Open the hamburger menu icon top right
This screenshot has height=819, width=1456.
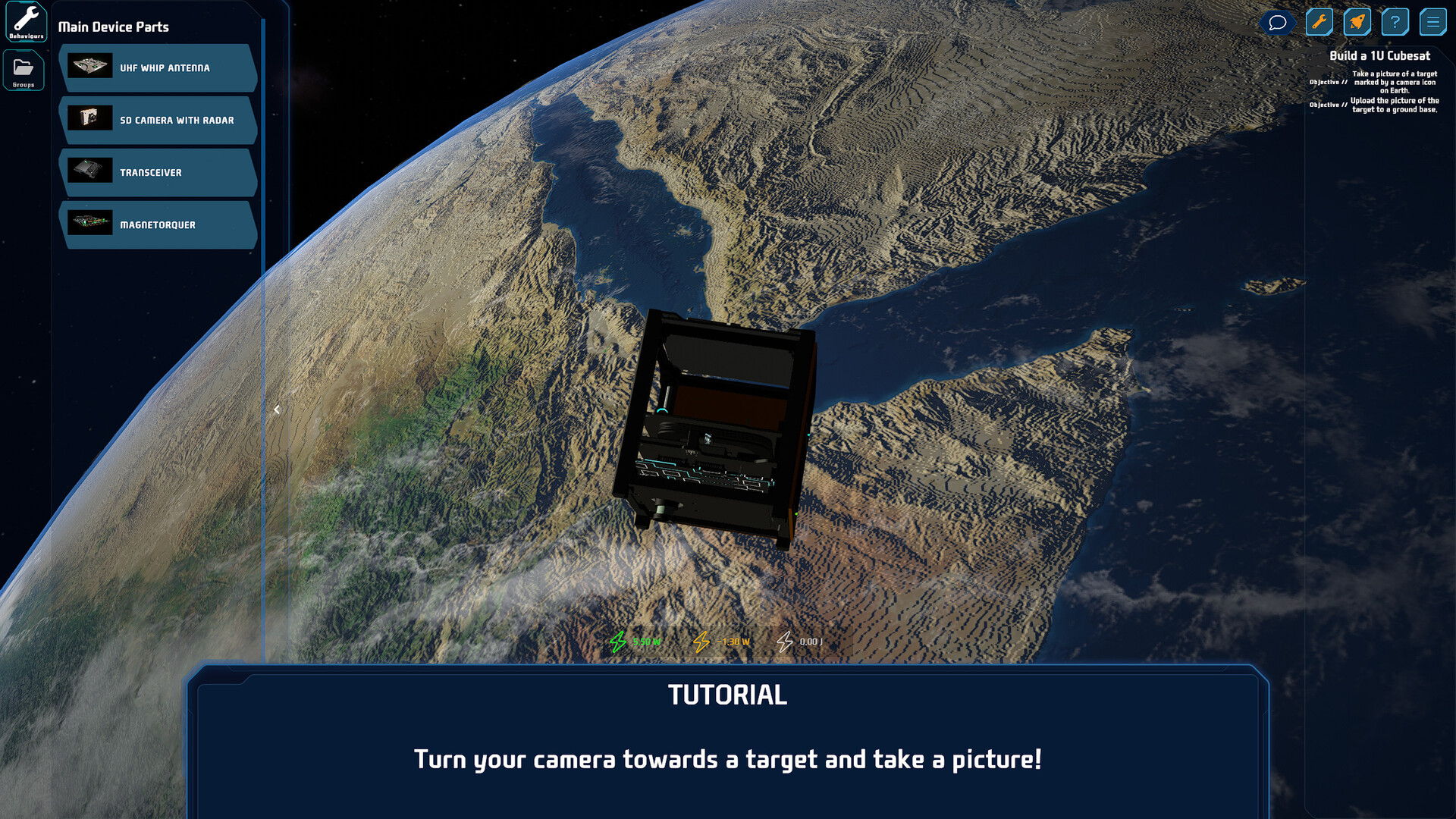[1433, 22]
